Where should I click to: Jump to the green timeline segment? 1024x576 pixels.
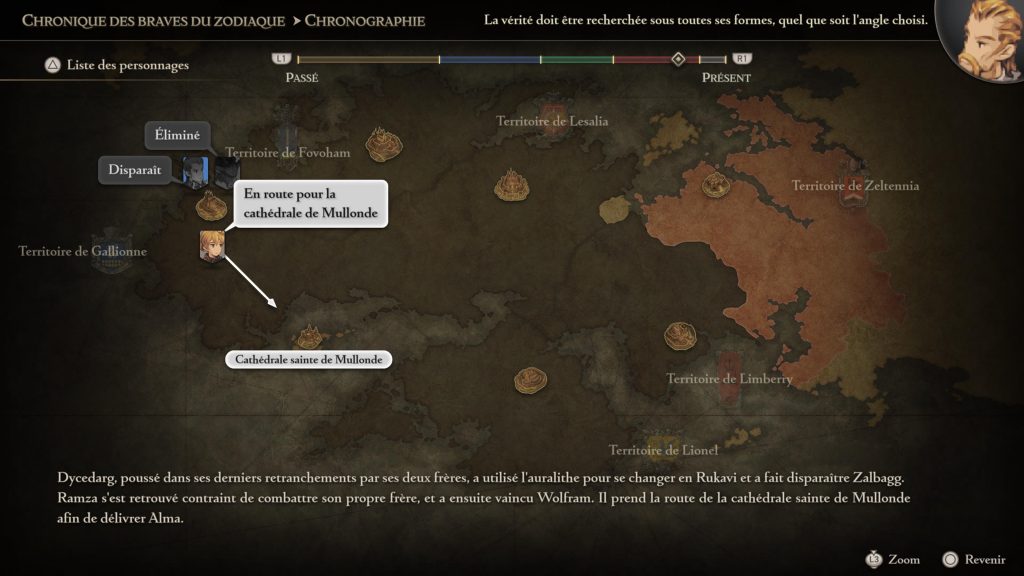pos(577,59)
